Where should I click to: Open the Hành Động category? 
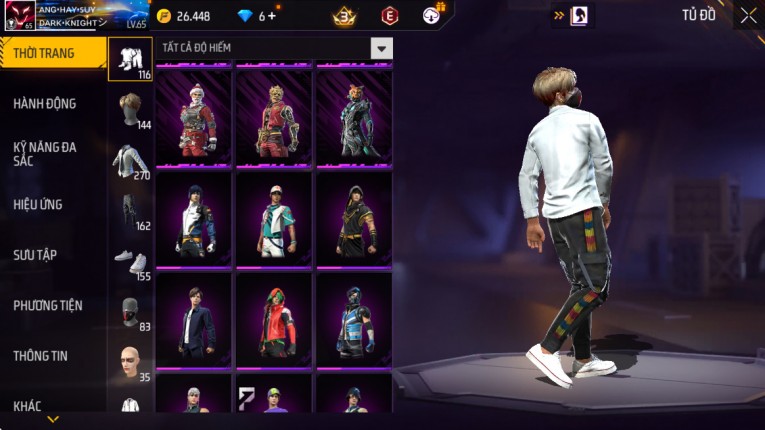tap(45, 104)
